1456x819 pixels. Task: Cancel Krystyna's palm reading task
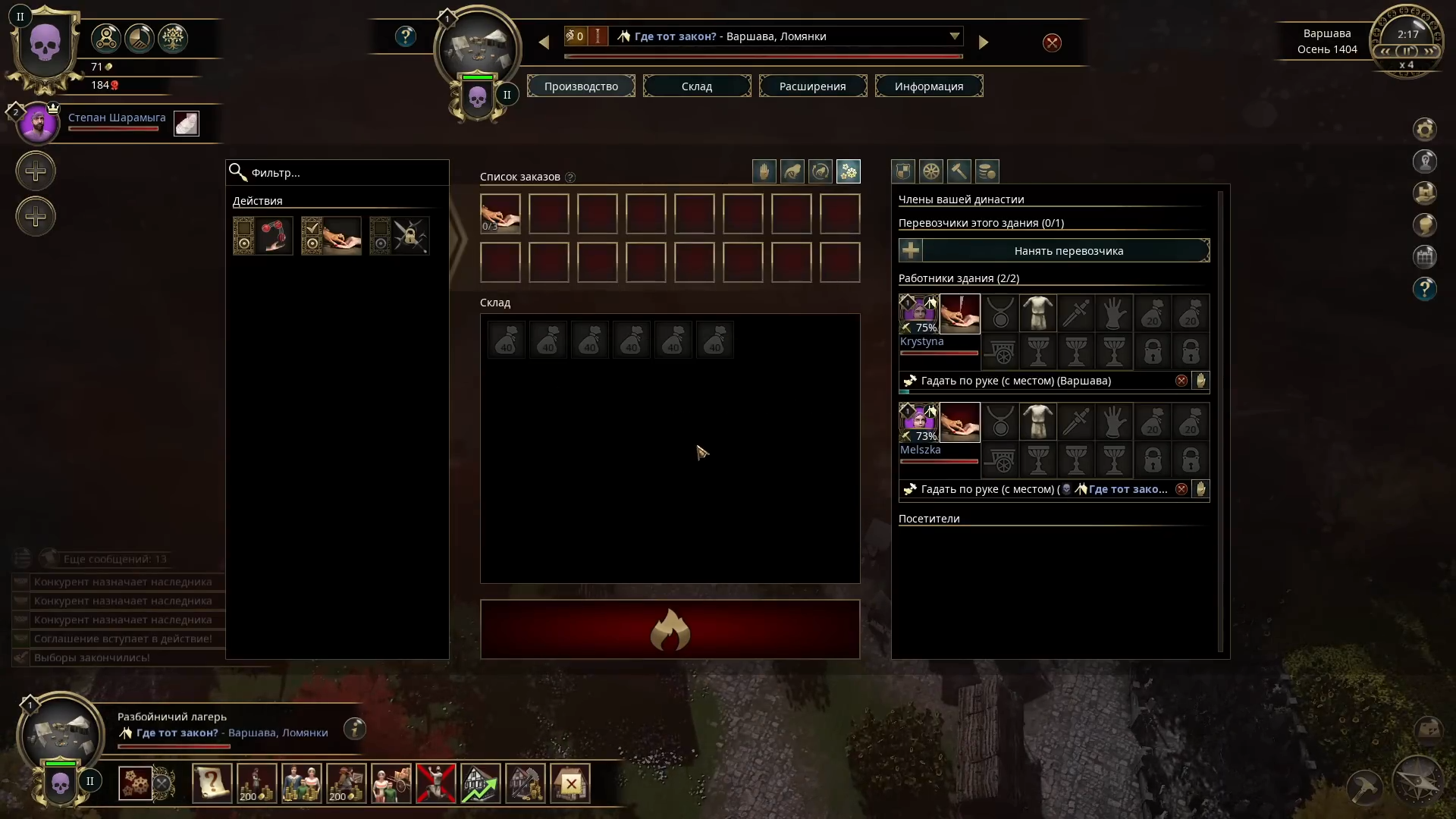(1181, 381)
